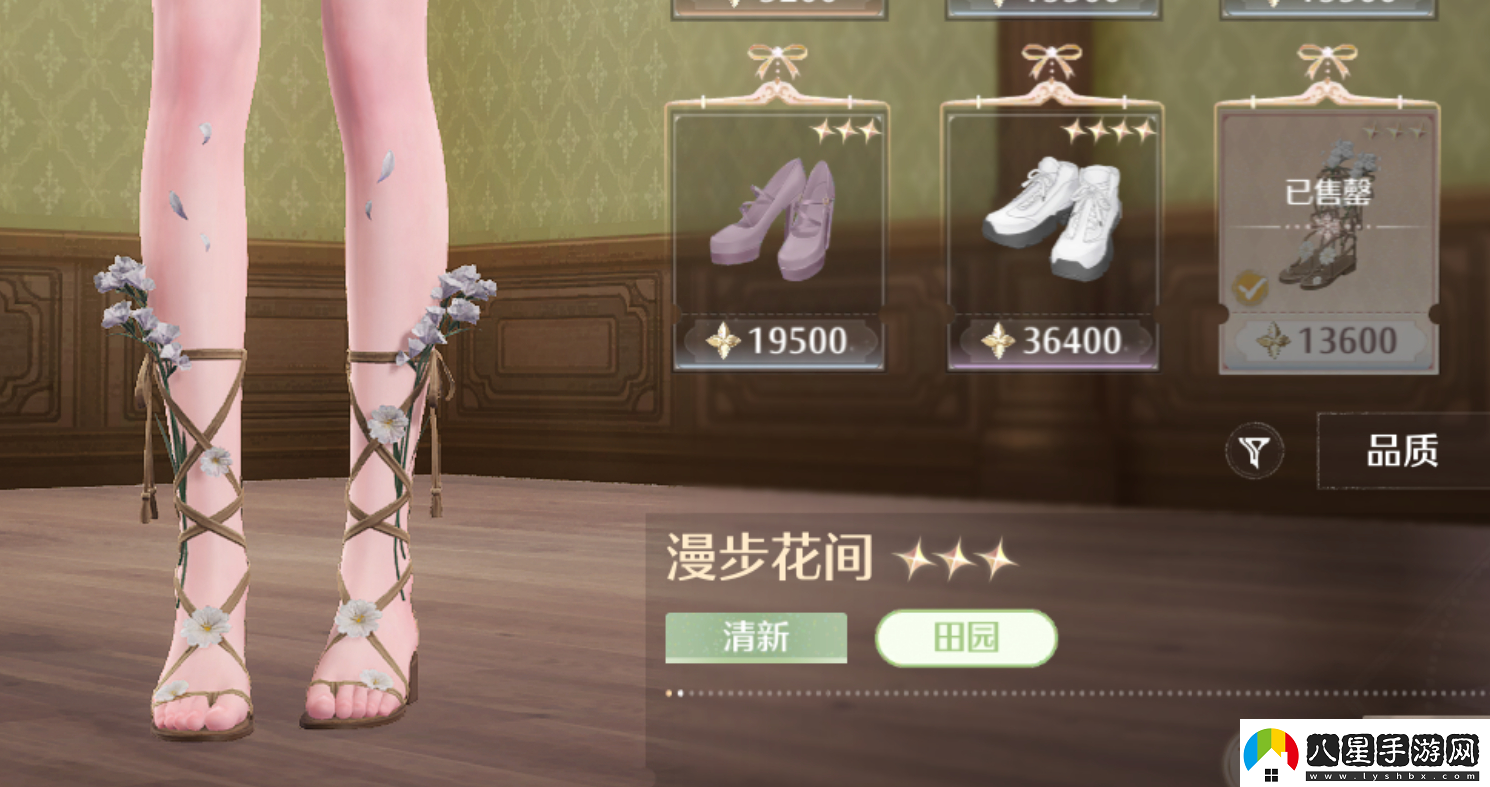Select the 清新 style tag
The width and height of the screenshot is (1490, 787).
coord(754,637)
